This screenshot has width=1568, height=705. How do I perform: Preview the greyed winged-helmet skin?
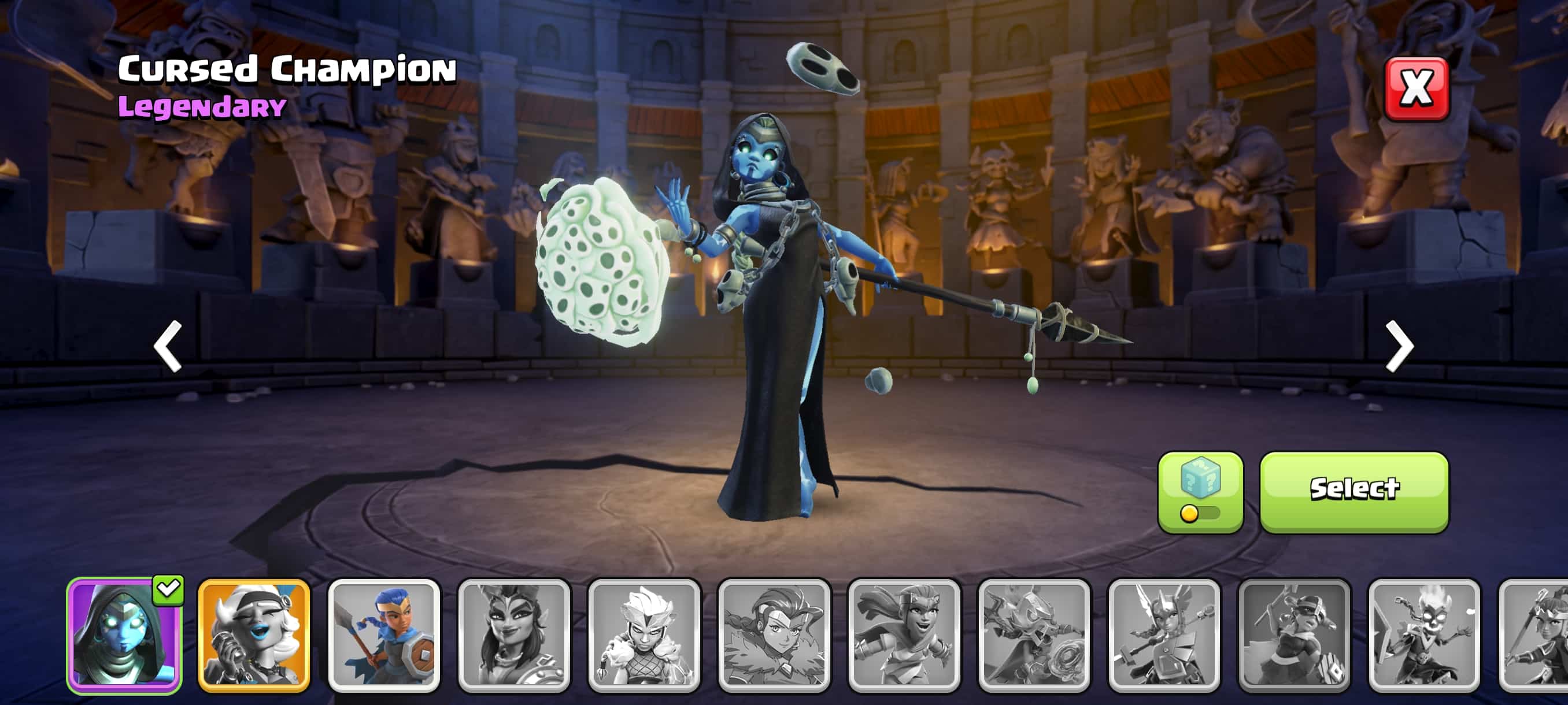[x=1164, y=635]
